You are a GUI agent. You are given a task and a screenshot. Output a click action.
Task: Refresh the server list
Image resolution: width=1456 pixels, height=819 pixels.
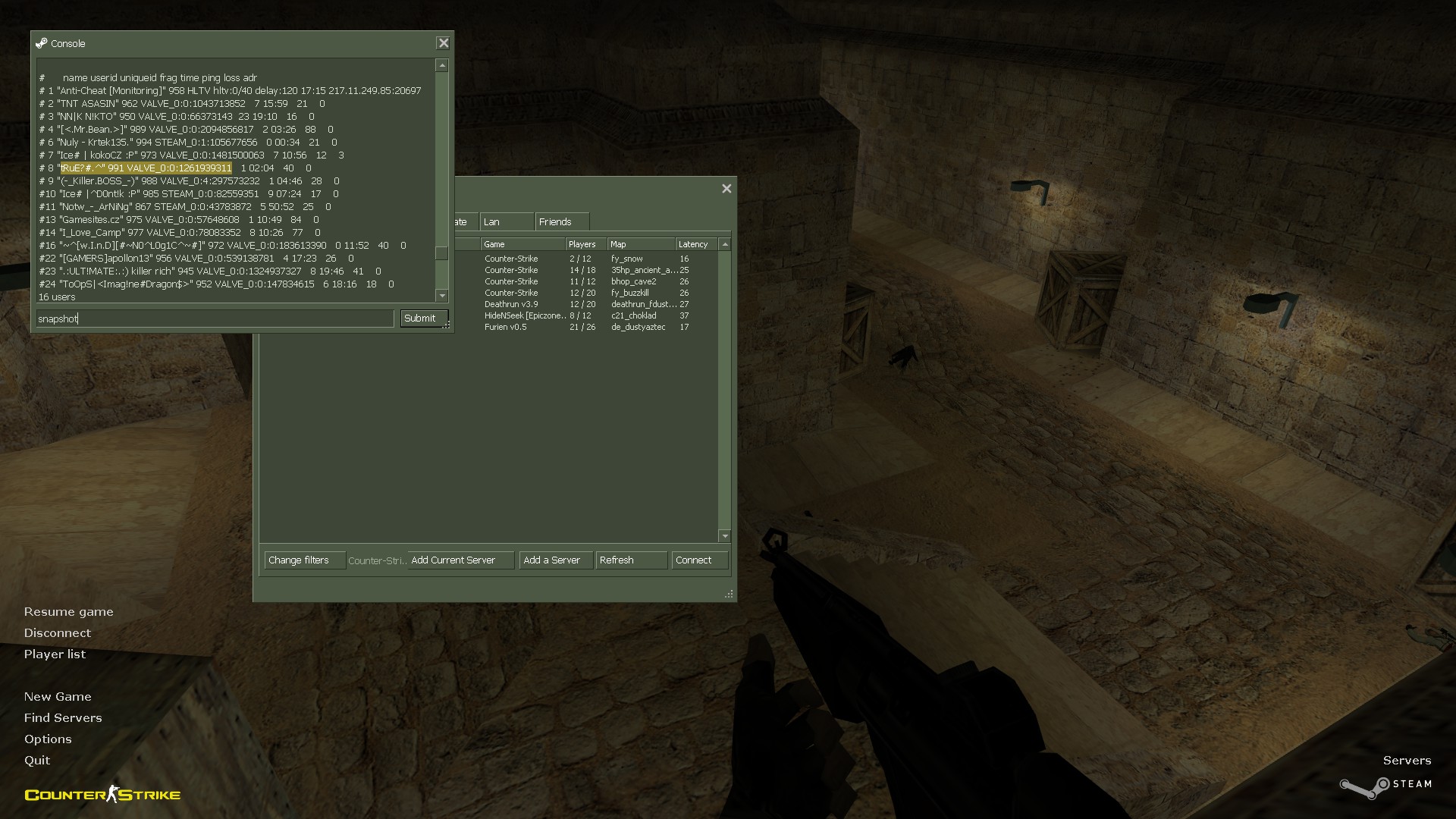coord(631,560)
